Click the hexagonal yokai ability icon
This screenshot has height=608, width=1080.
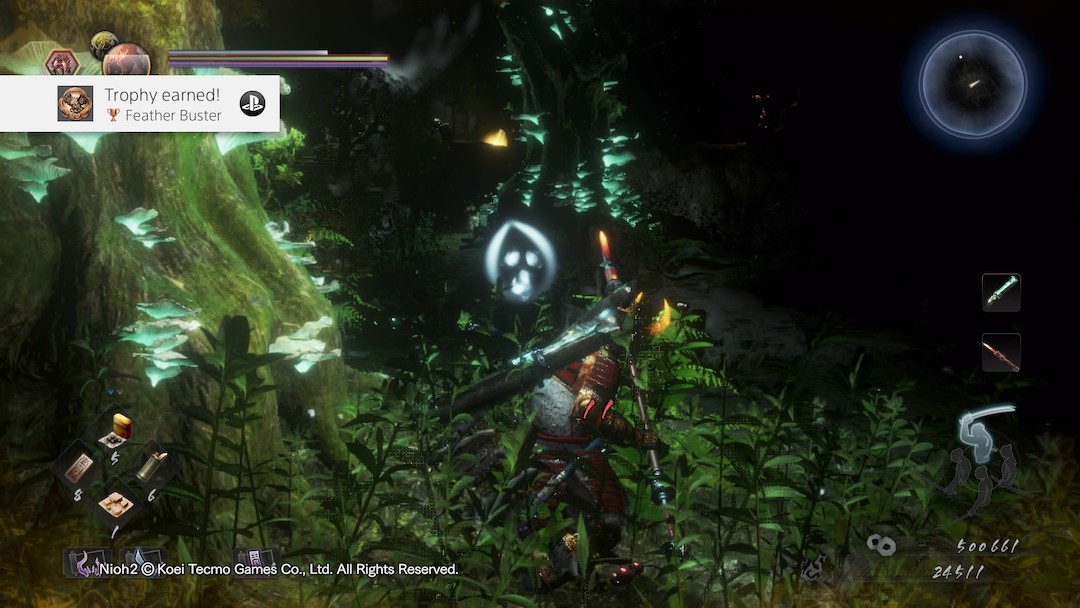click(x=62, y=63)
